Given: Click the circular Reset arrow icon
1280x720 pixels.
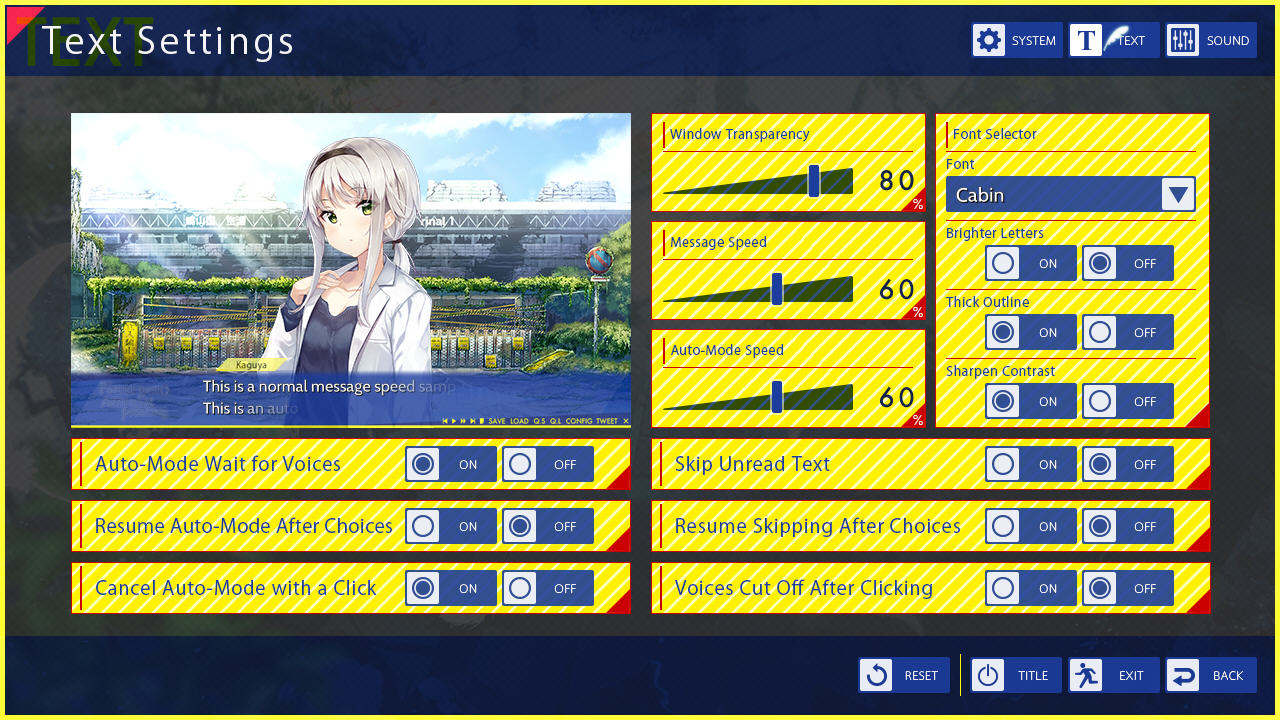Looking at the screenshot, I should click(876, 675).
